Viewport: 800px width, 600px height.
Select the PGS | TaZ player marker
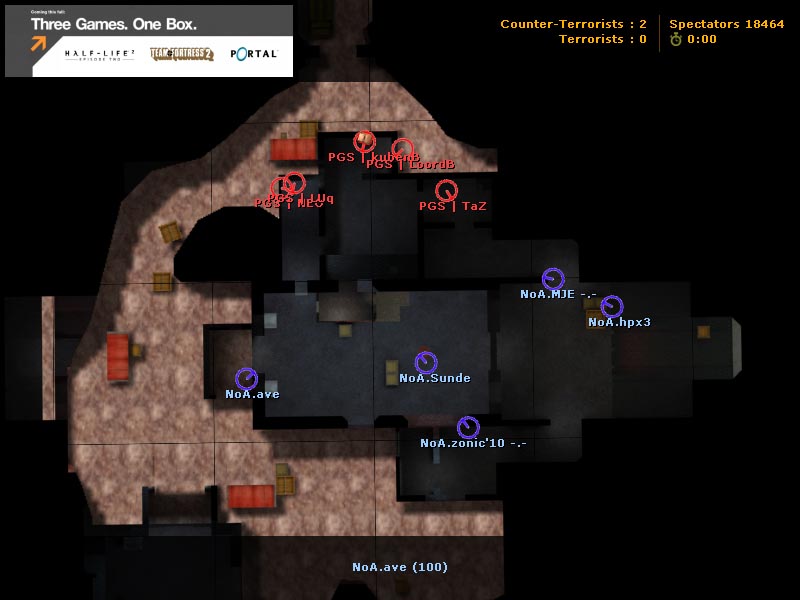pyautogui.click(x=446, y=189)
